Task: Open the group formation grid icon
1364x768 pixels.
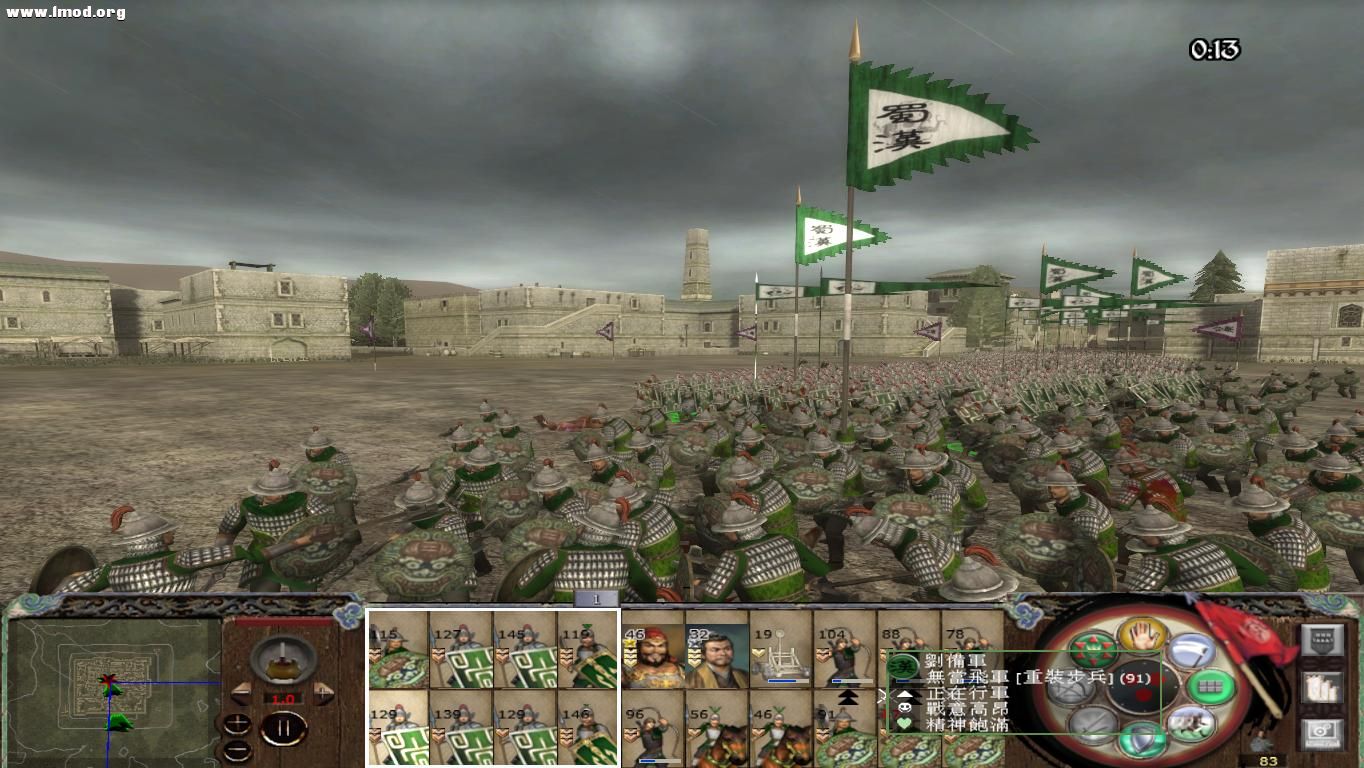Action: (x=1210, y=688)
